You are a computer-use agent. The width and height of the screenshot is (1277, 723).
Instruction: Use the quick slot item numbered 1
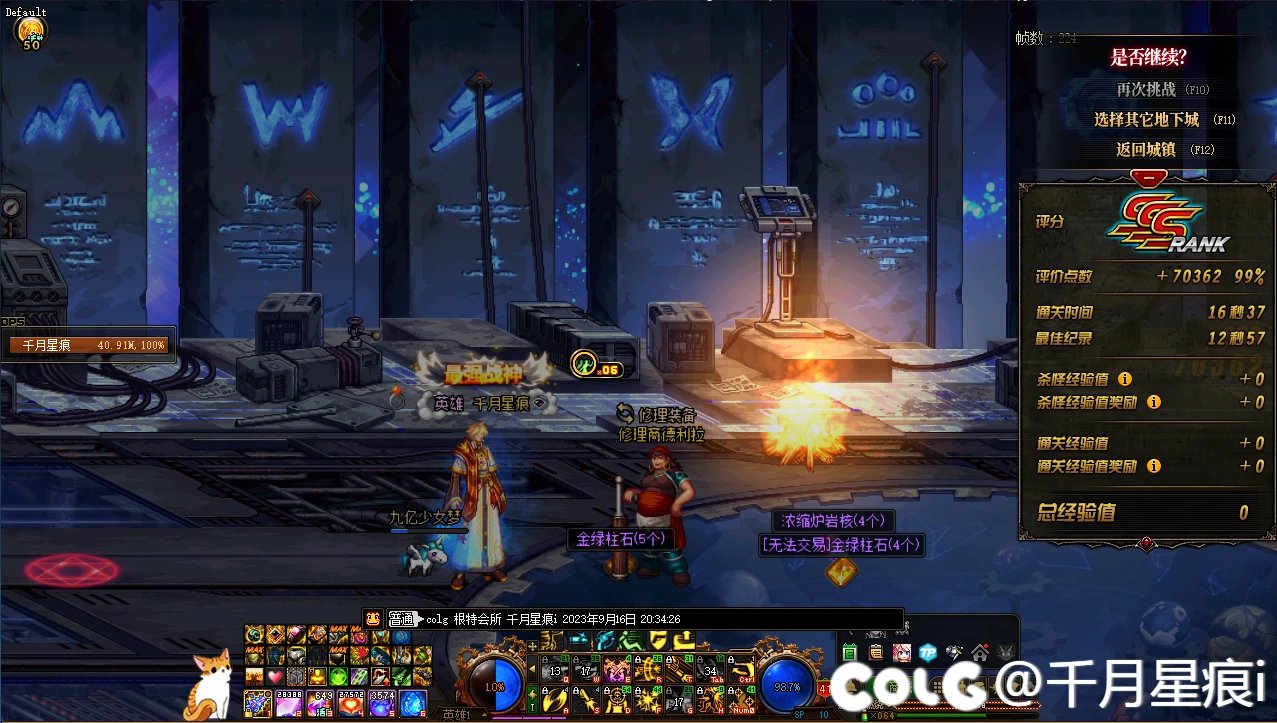pyautogui.click(x=259, y=704)
